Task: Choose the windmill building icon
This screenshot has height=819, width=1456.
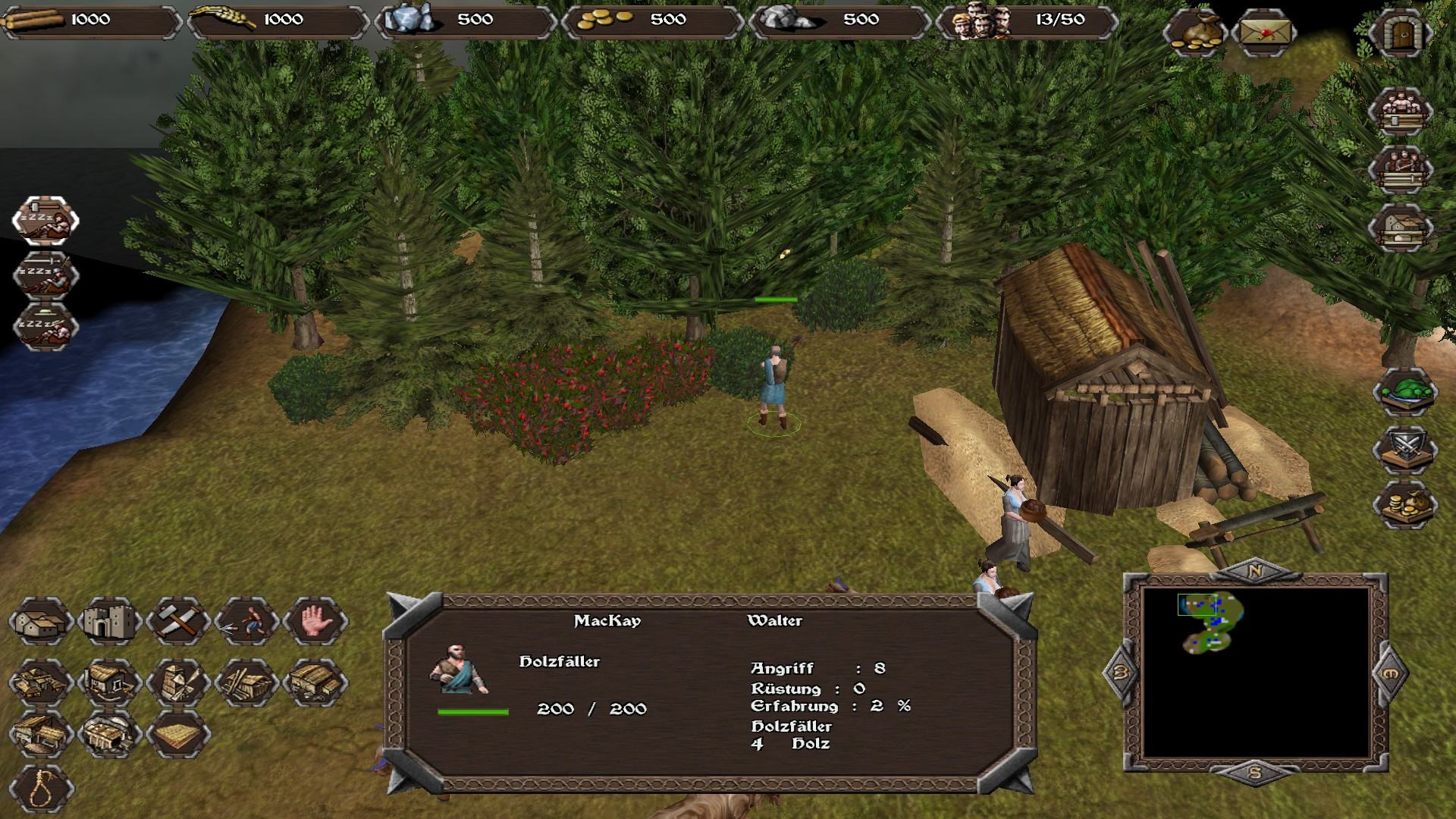Action: (x=178, y=681)
